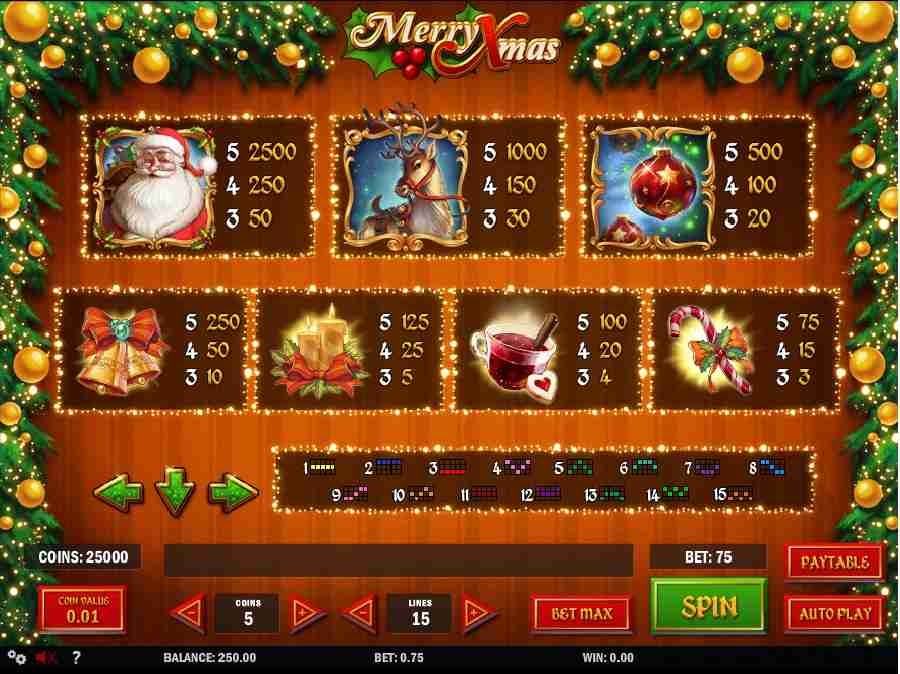Screen dimensions: 900x674
Task: Decrease the number of lines
Action: click(x=361, y=612)
